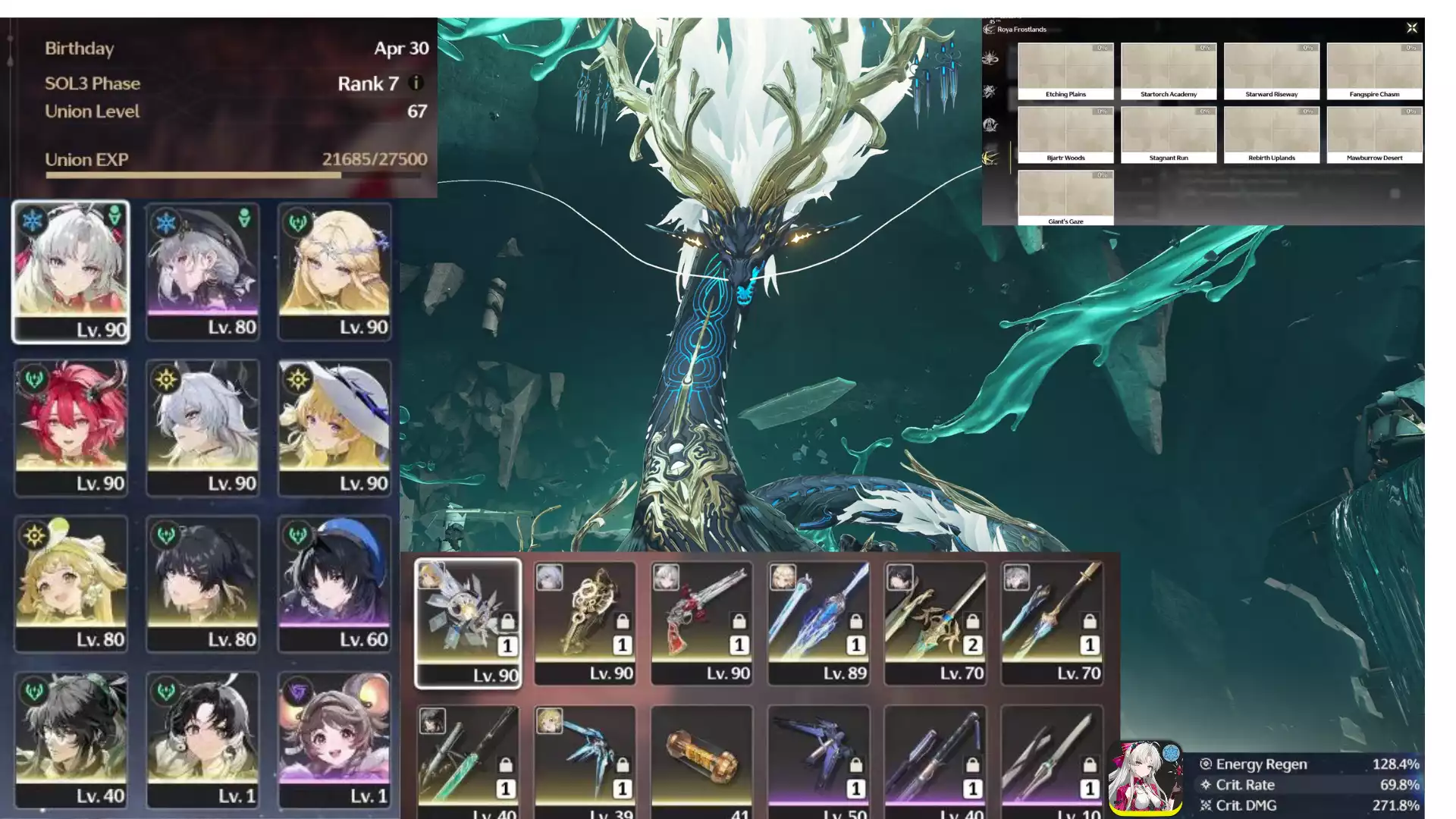Select the red-haired Lv. 90 character
The image size is (1456, 819).
coord(71,428)
